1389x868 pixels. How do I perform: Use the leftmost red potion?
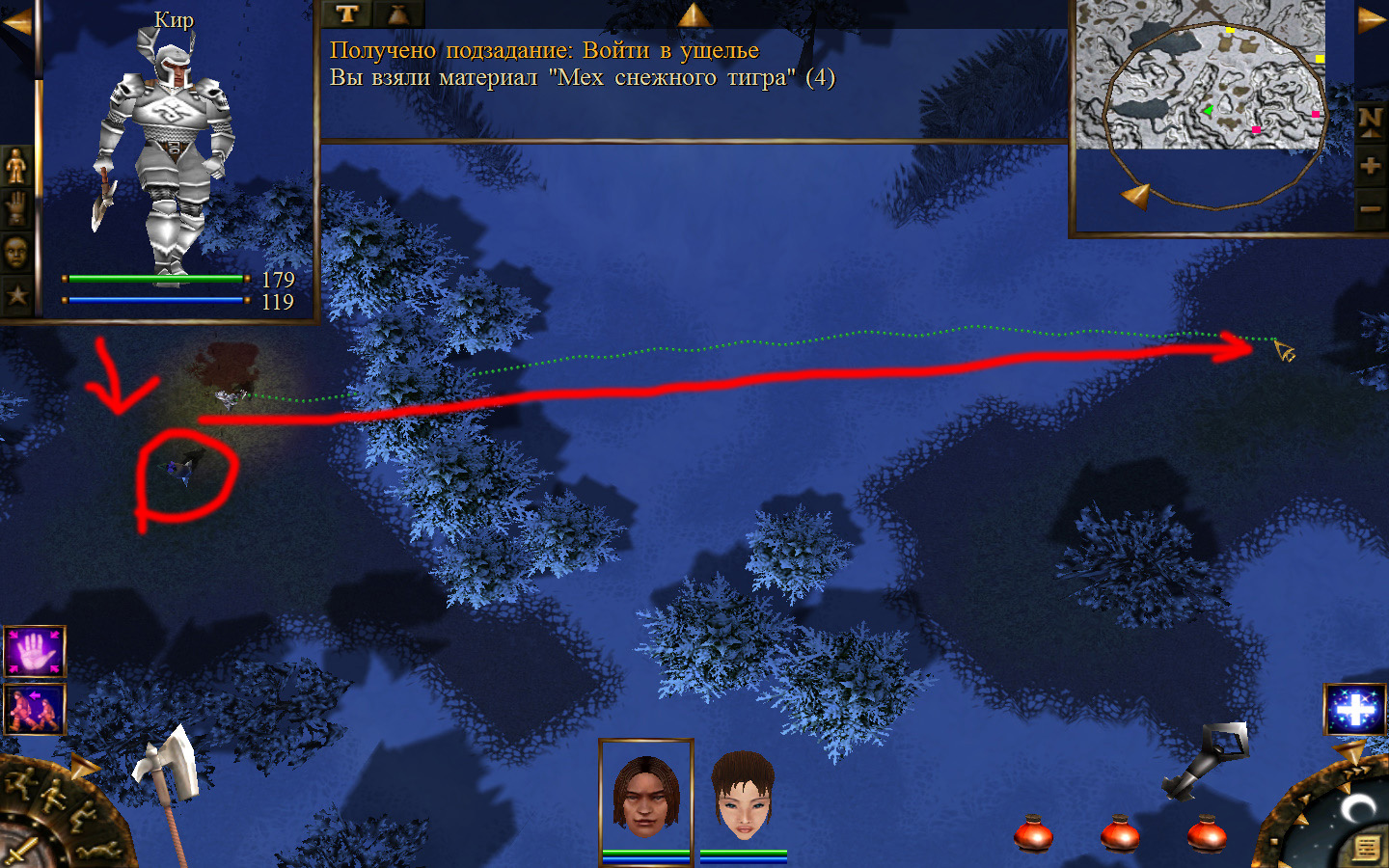click(x=1033, y=832)
